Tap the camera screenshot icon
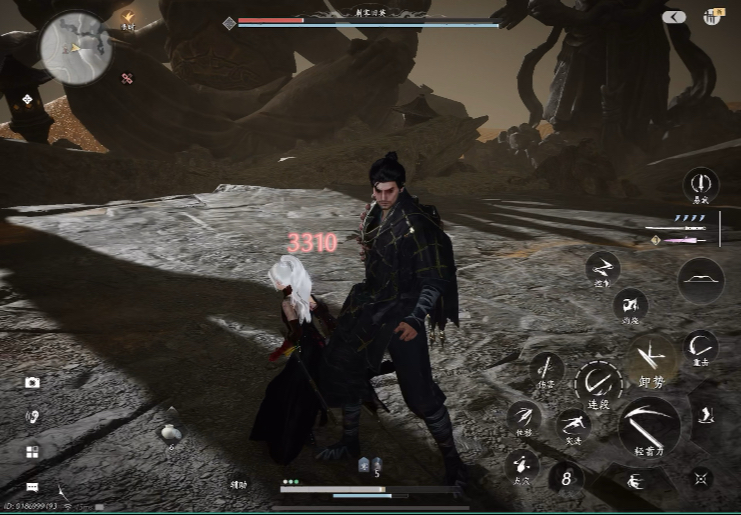 (32, 382)
